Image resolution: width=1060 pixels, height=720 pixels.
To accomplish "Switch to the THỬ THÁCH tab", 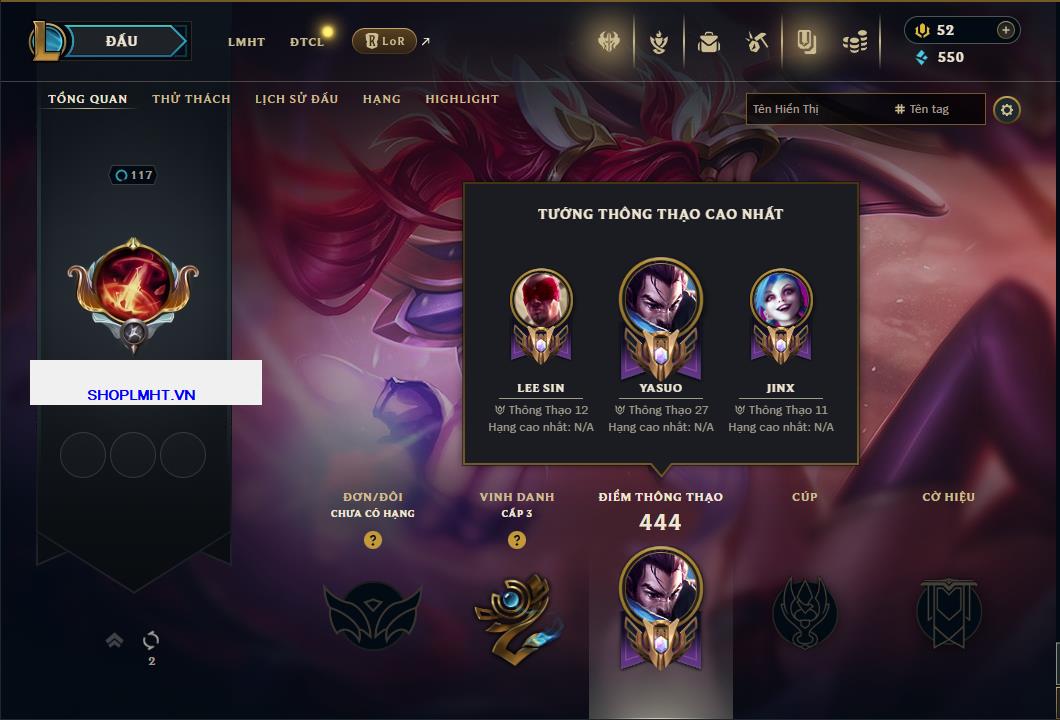I will click(x=191, y=99).
